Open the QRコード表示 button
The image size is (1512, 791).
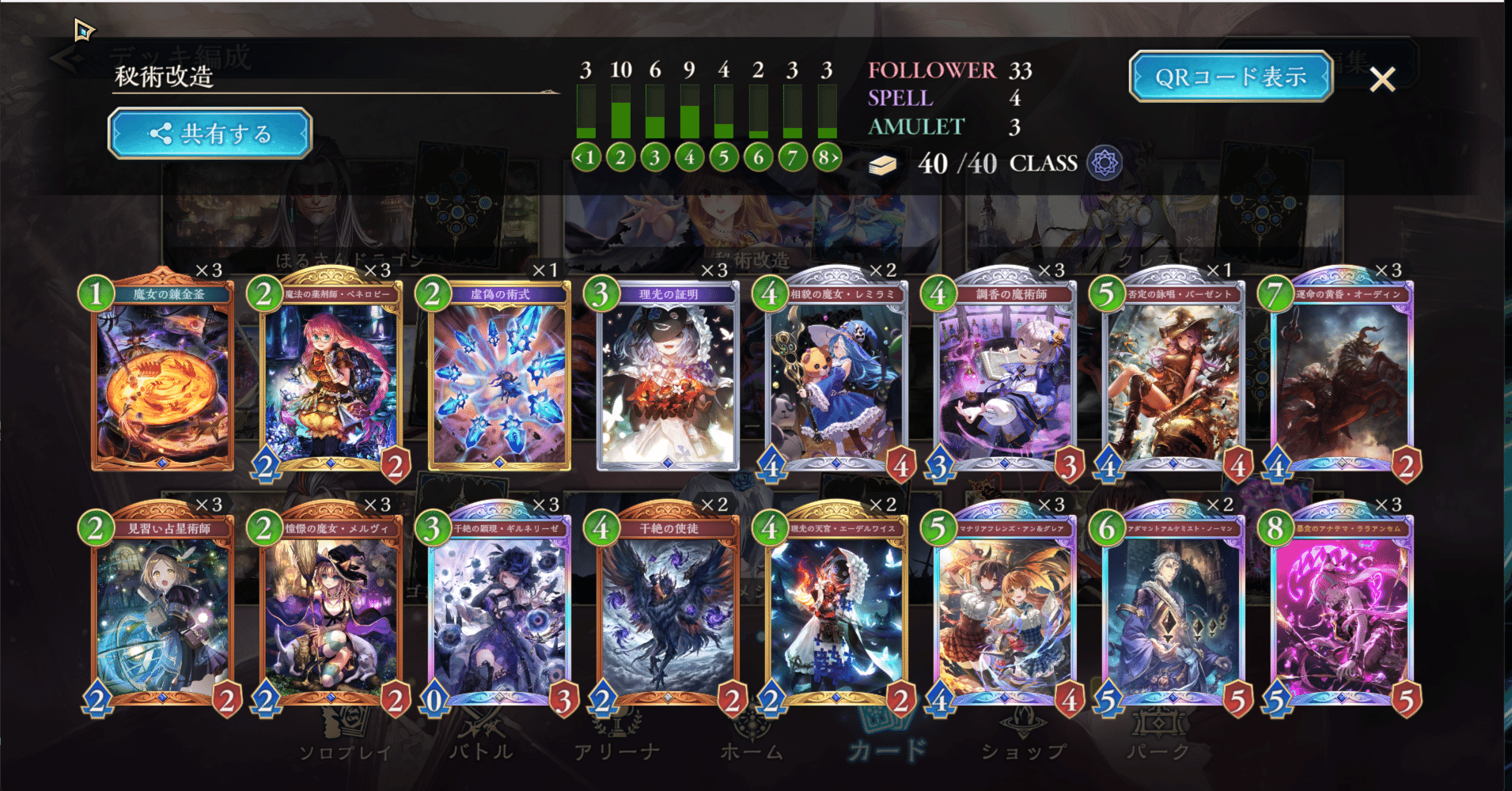tap(1232, 75)
